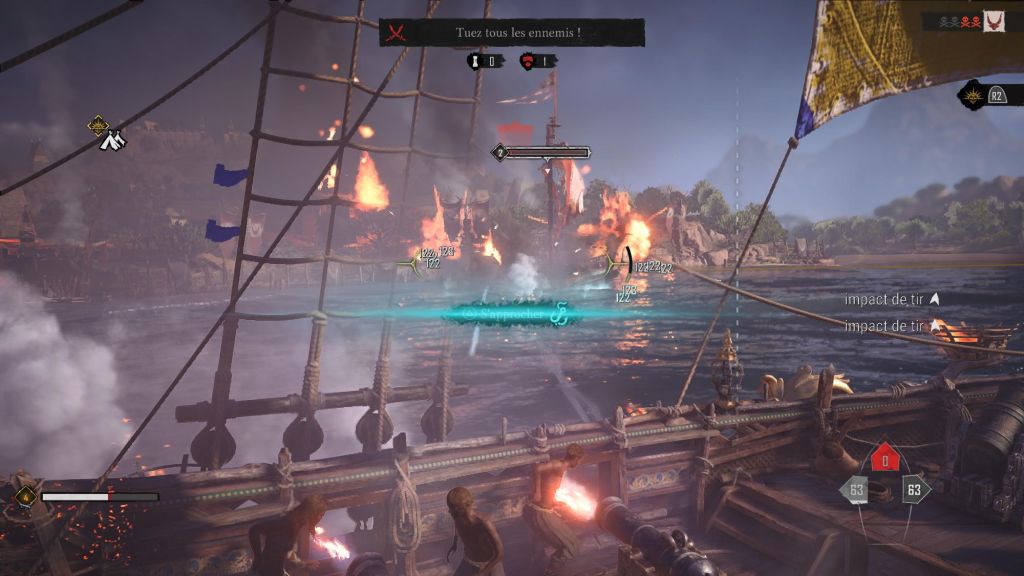Select the left broadside weapon slot
Image resolution: width=1024 pixels, height=576 pixels.
click(856, 489)
